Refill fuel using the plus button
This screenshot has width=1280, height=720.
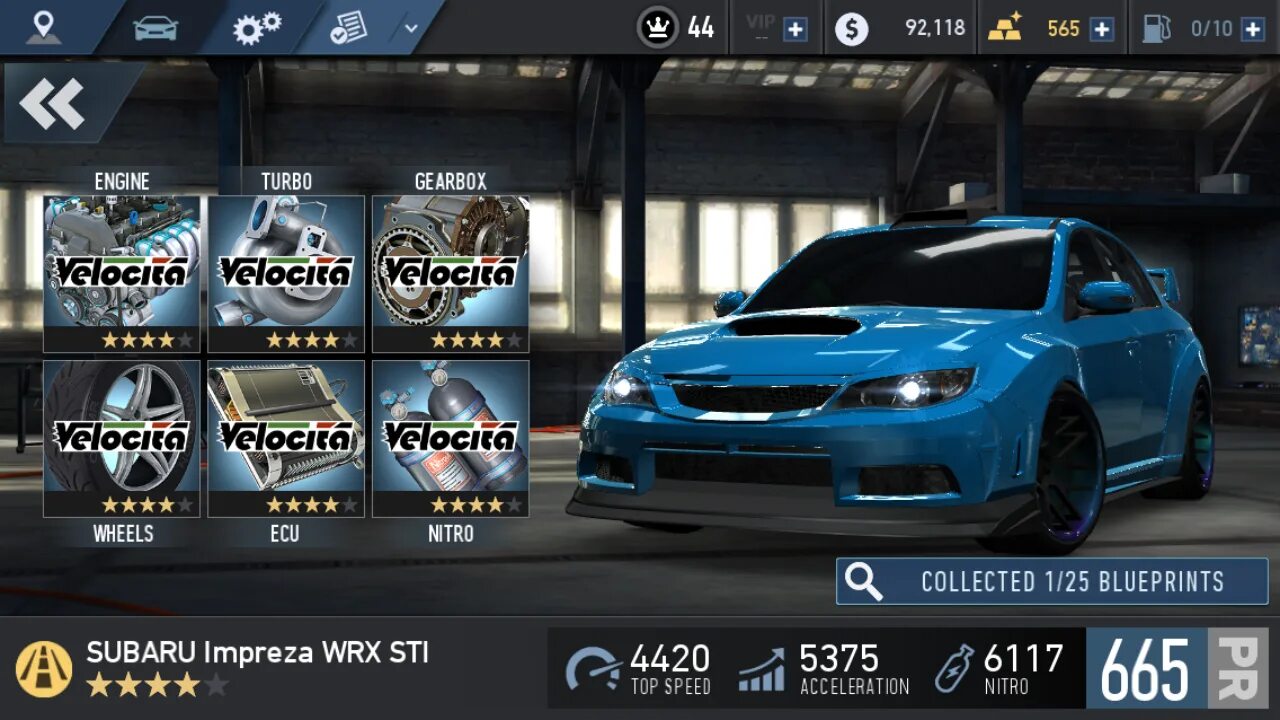(1252, 29)
